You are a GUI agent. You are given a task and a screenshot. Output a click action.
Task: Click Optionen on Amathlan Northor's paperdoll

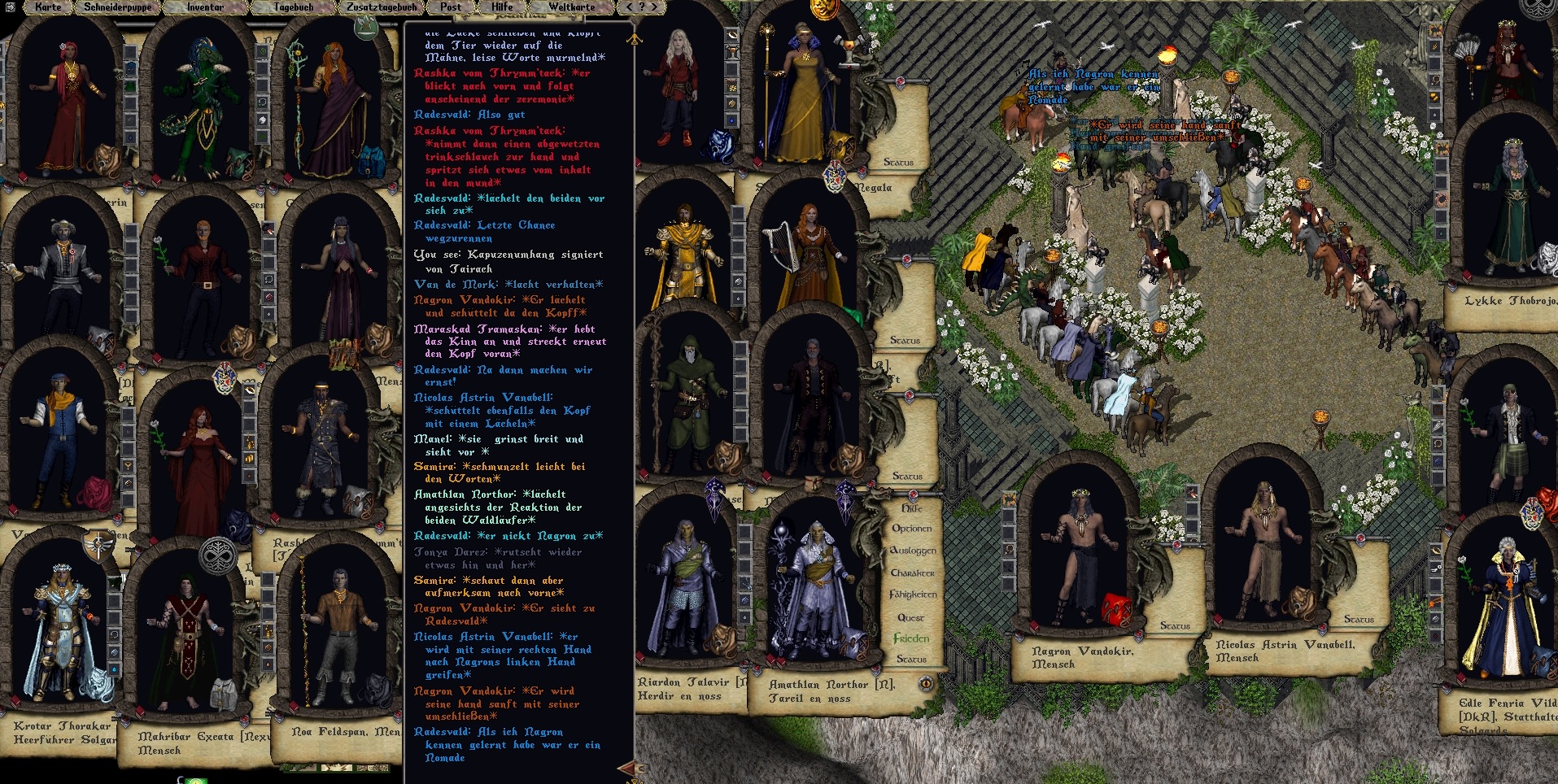coord(911,529)
